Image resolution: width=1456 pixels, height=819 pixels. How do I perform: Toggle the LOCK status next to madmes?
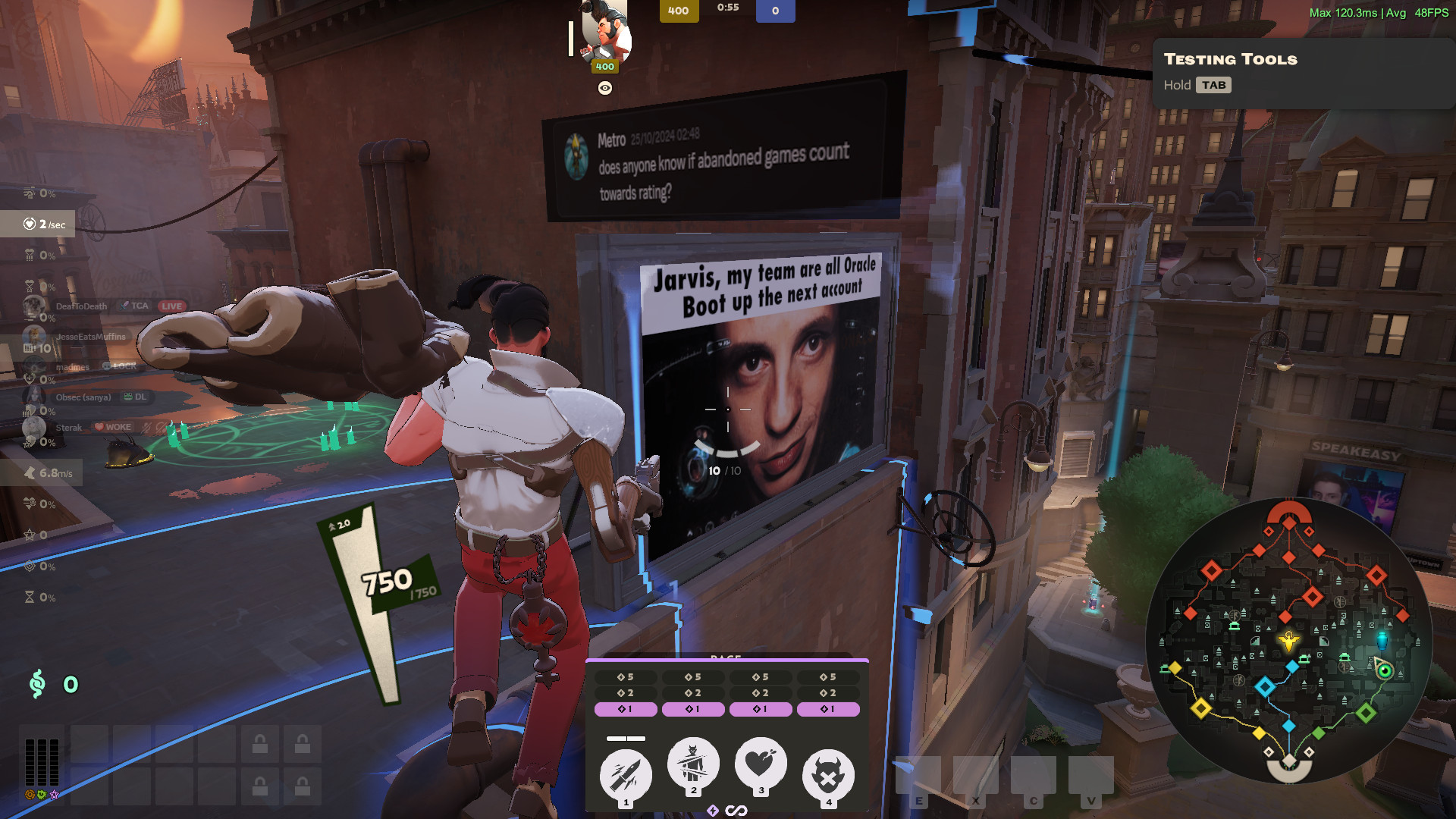click(118, 366)
